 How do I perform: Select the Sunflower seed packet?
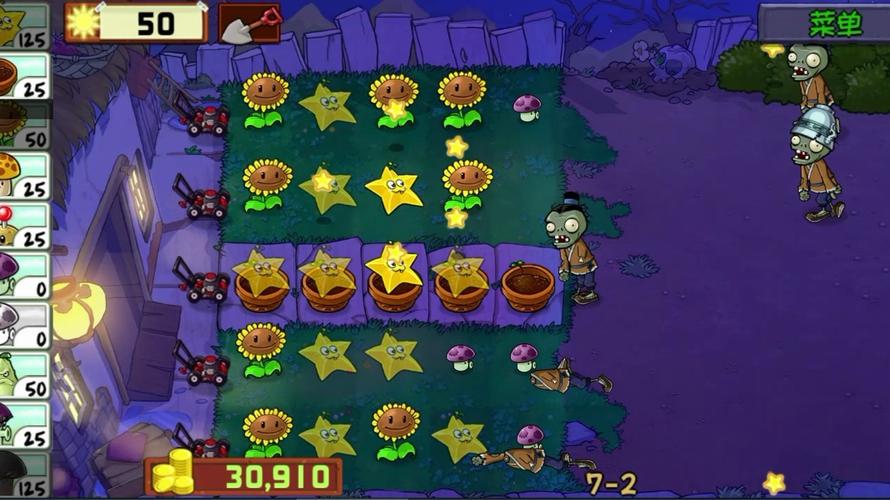(x=24, y=125)
